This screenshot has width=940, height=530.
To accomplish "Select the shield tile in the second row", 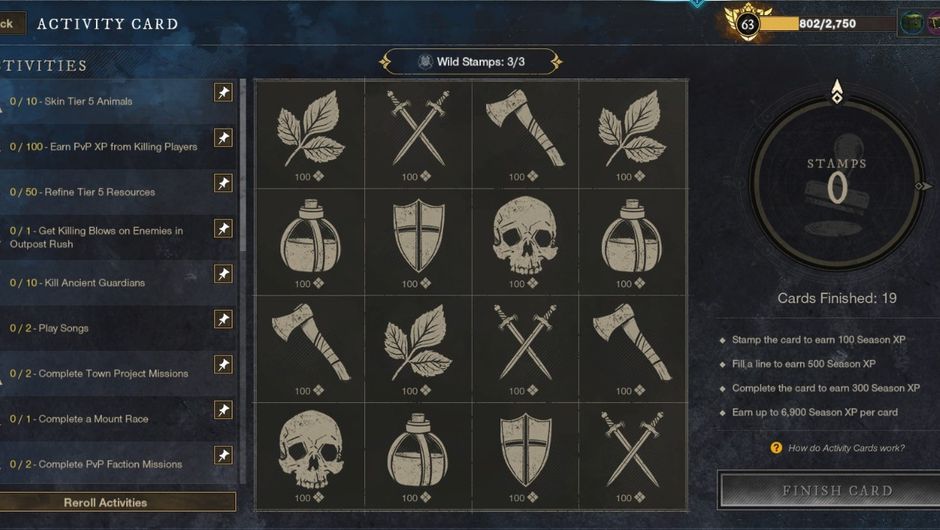I will pos(418,240).
